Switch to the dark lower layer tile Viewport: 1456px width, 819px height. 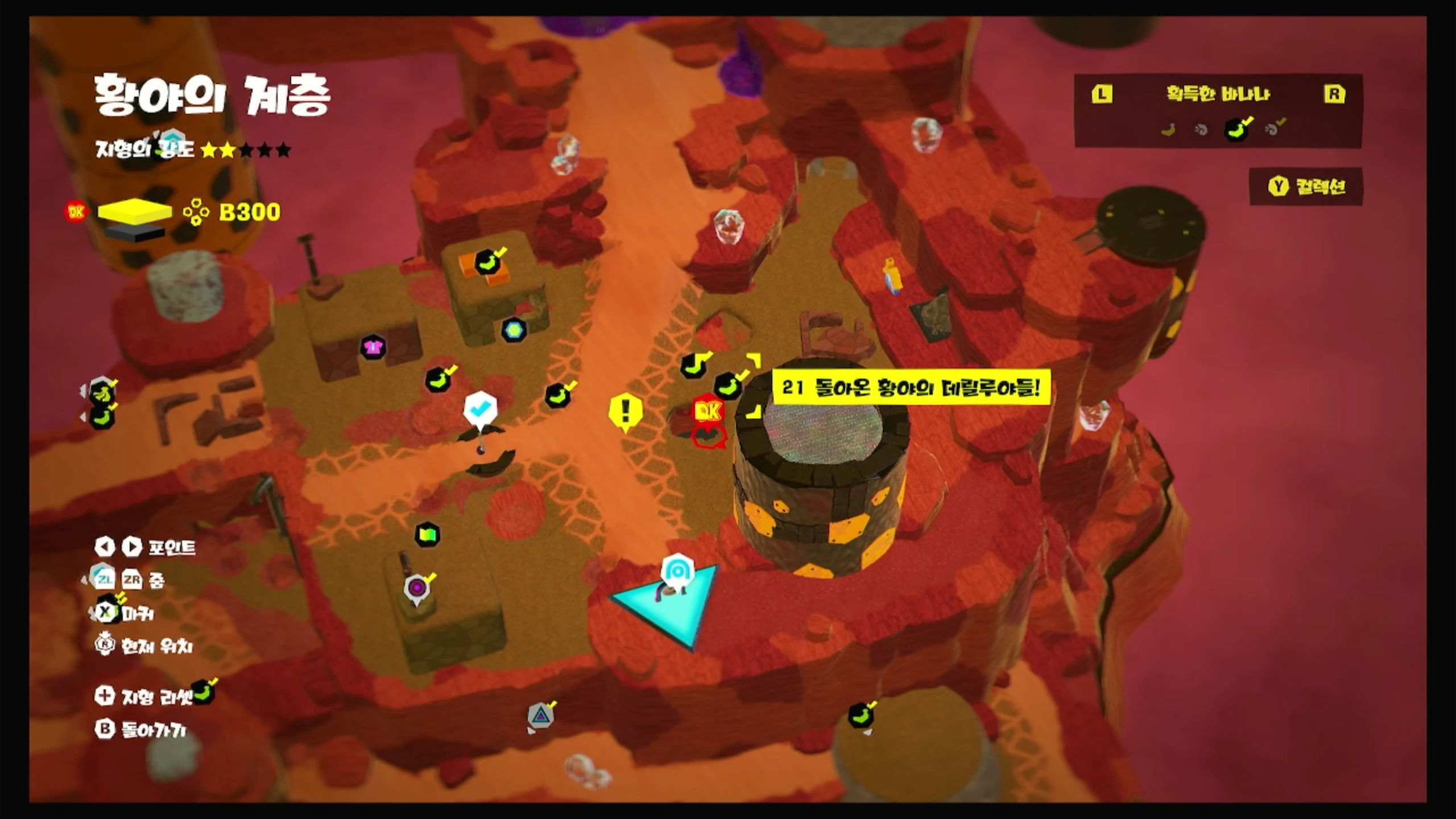point(135,233)
